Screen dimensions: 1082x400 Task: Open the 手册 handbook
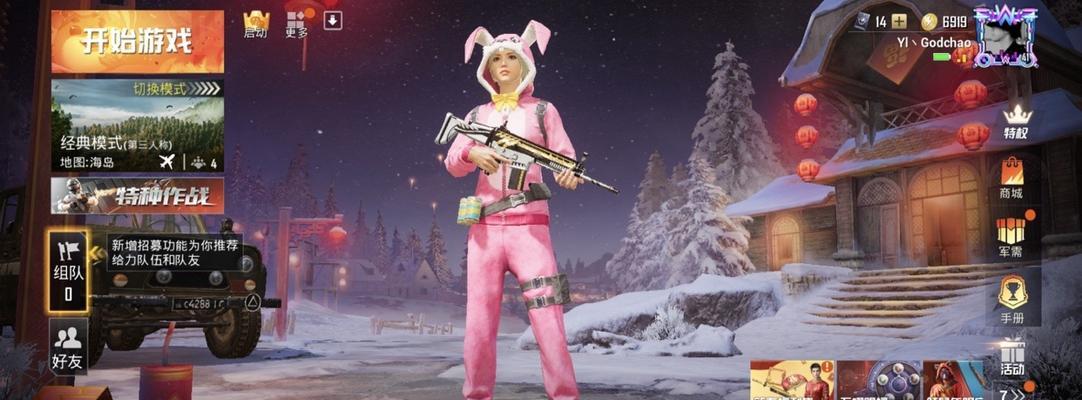1012,299
